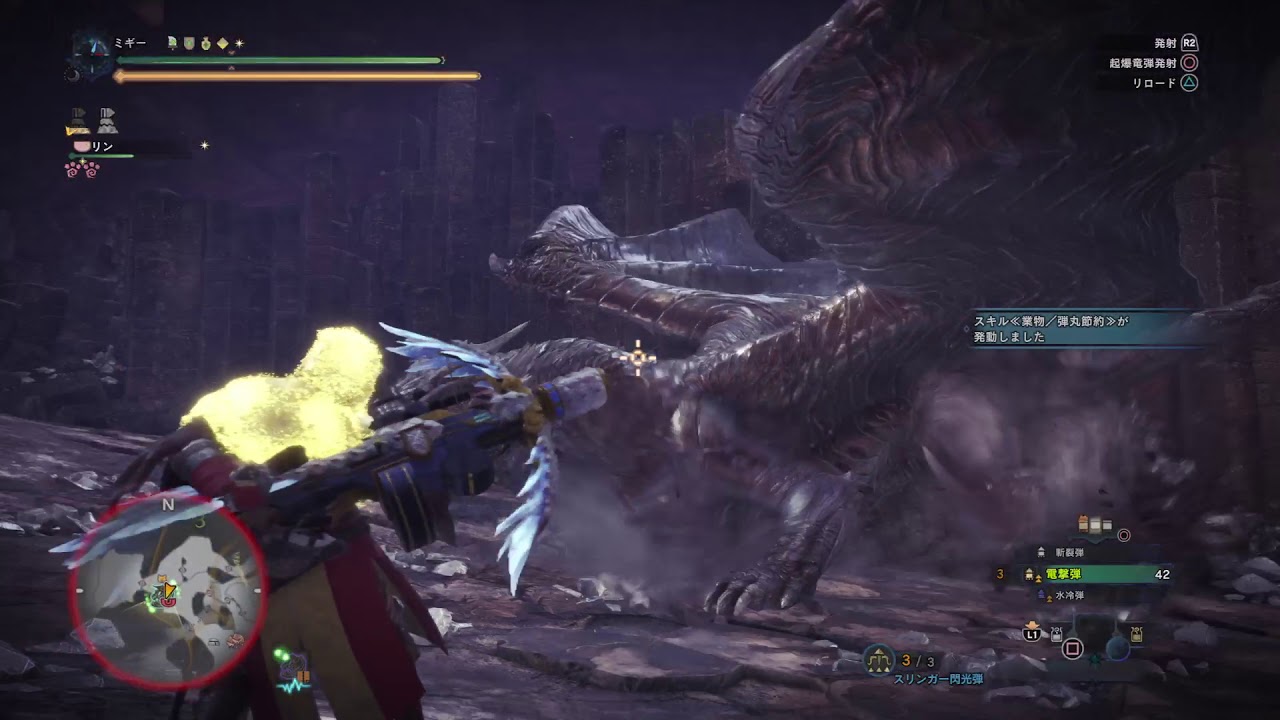Select the right-hand item bar slot
Image resolution: width=1280 pixels, height=720 pixels.
1136,634
